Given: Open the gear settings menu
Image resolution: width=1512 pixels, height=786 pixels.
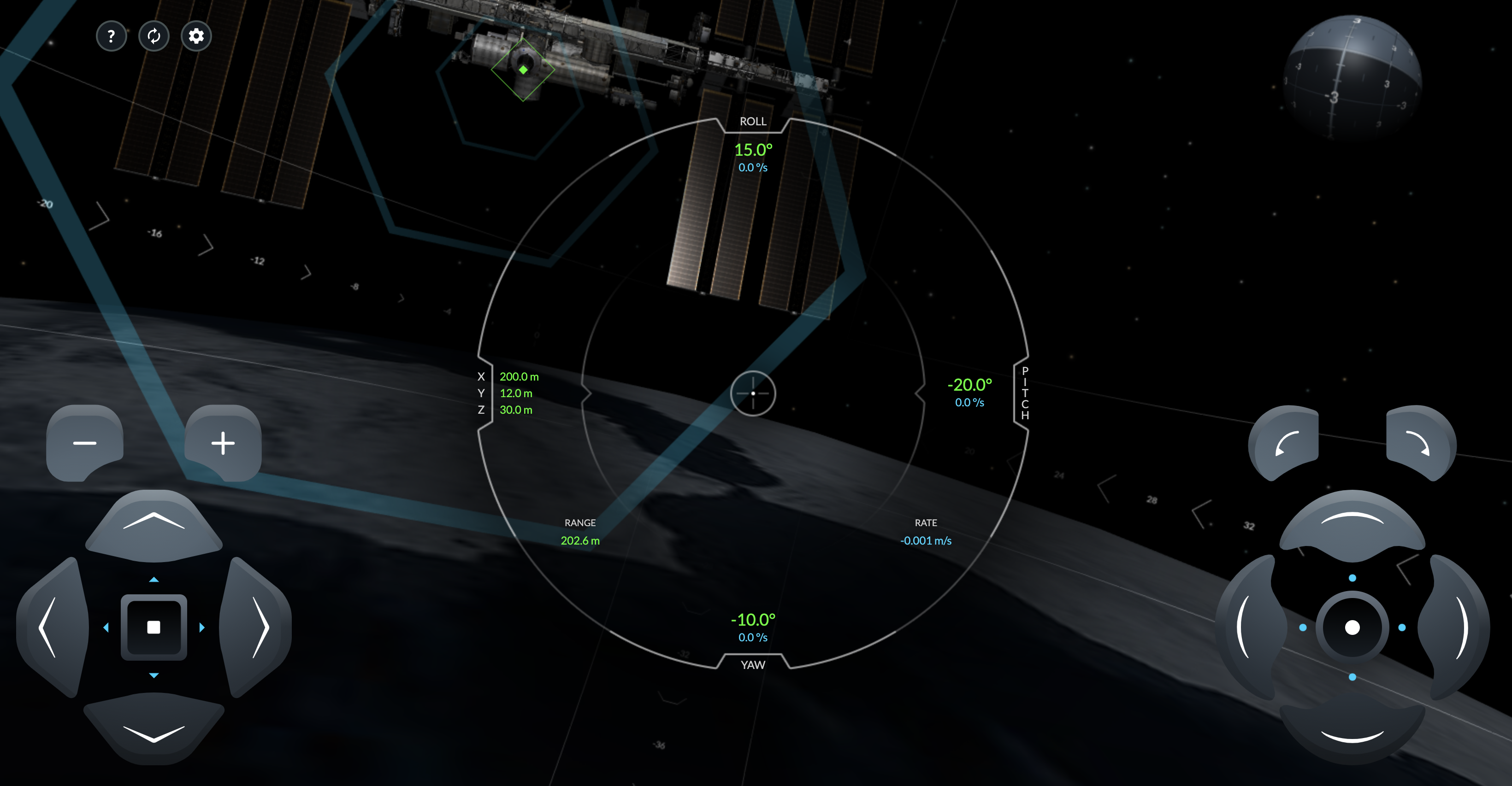Looking at the screenshot, I should click(x=196, y=36).
